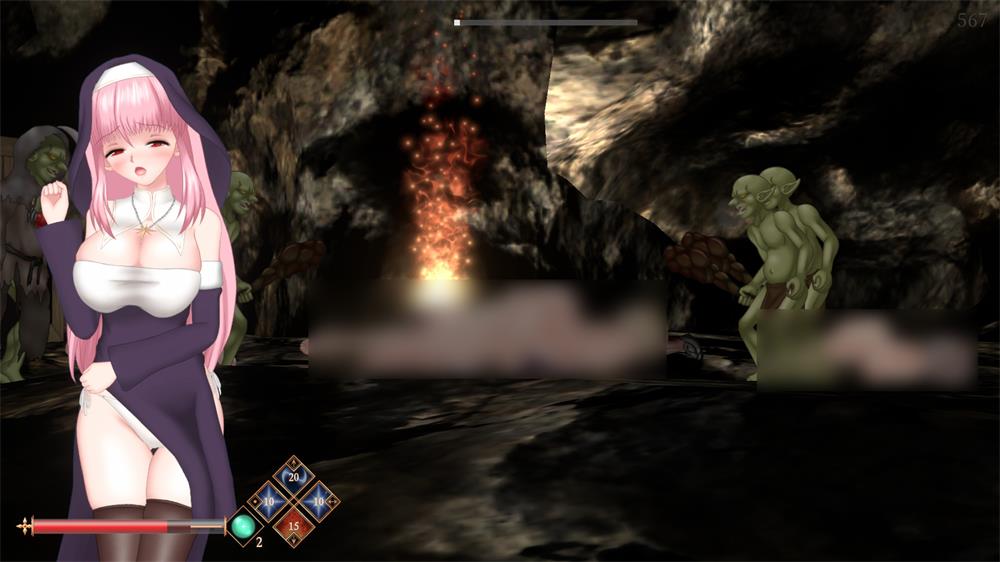Trigger the blue star skill with dot marker
Screen dimensions: 1000x562
point(269,501)
